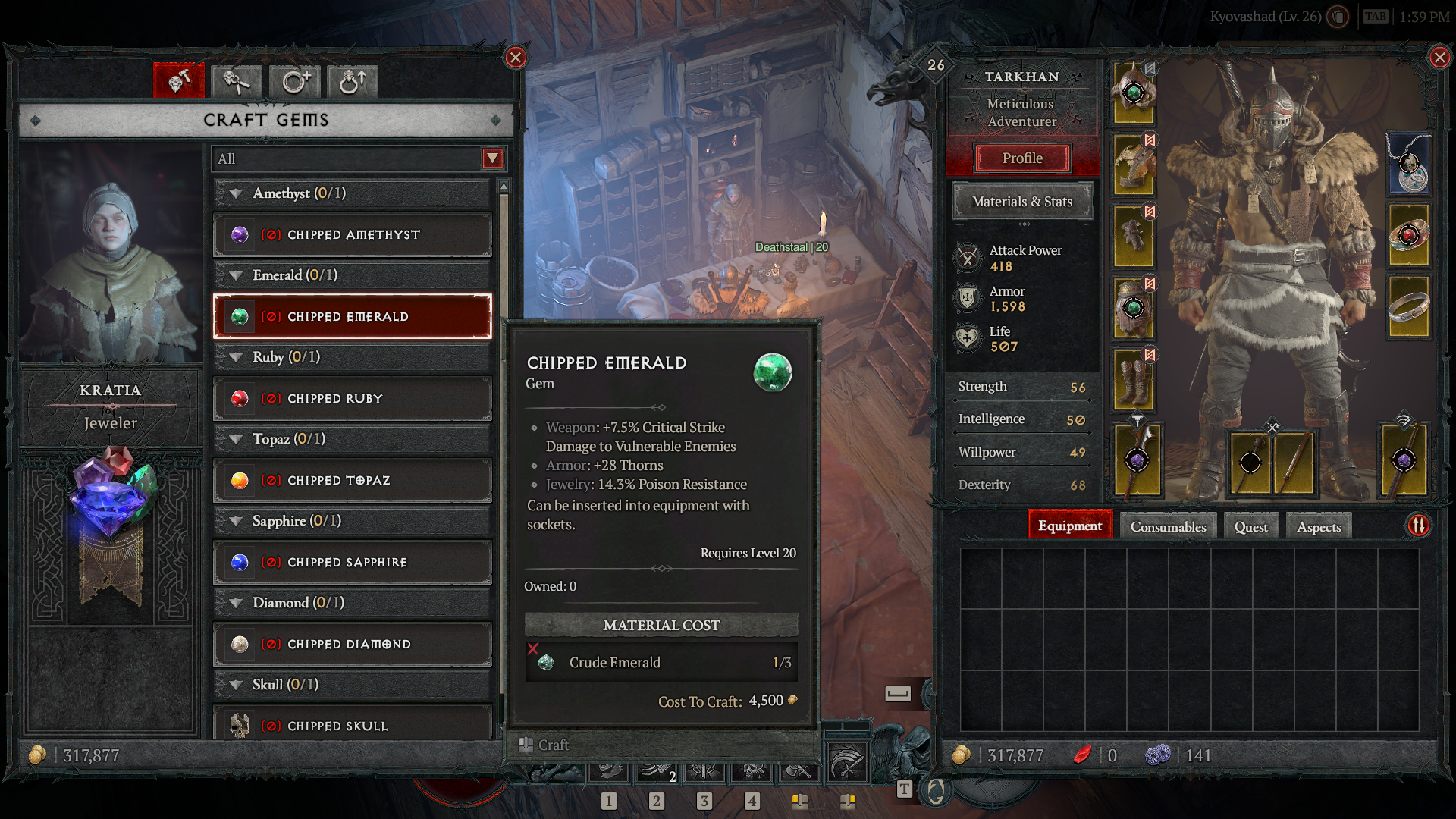The width and height of the screenshot is (1456, 819).
Task: Toggle the Materials & Stats panel
Action: point(1022,202)
